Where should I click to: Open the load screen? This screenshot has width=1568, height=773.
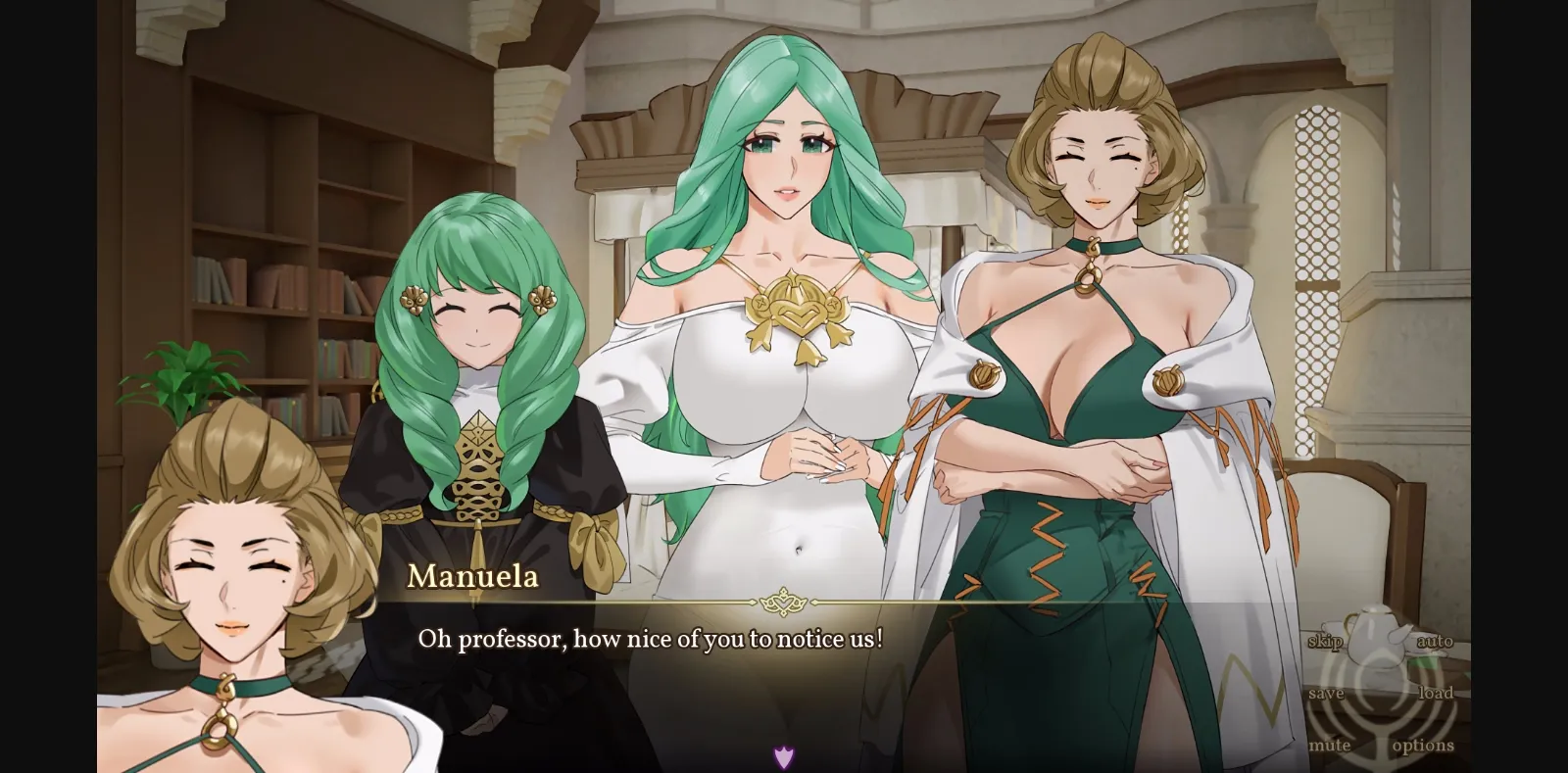click(x=1435, y=693)
